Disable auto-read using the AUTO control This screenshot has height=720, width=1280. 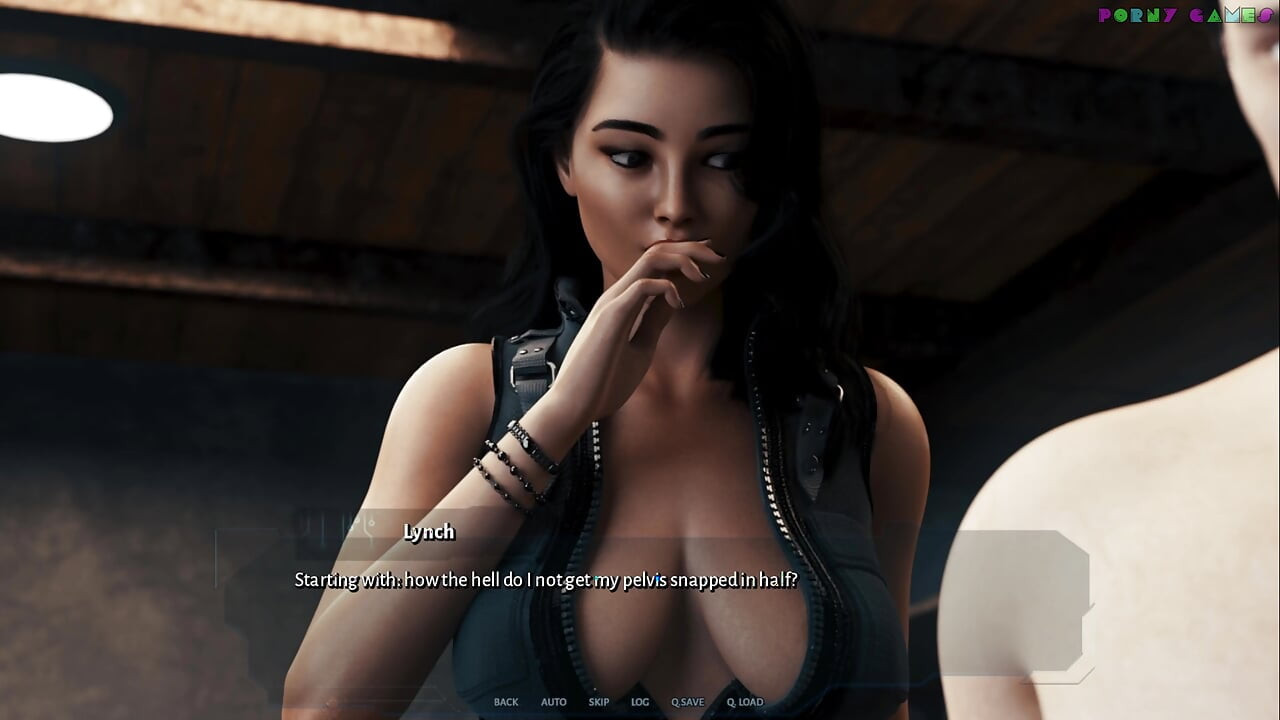(553, 702)
